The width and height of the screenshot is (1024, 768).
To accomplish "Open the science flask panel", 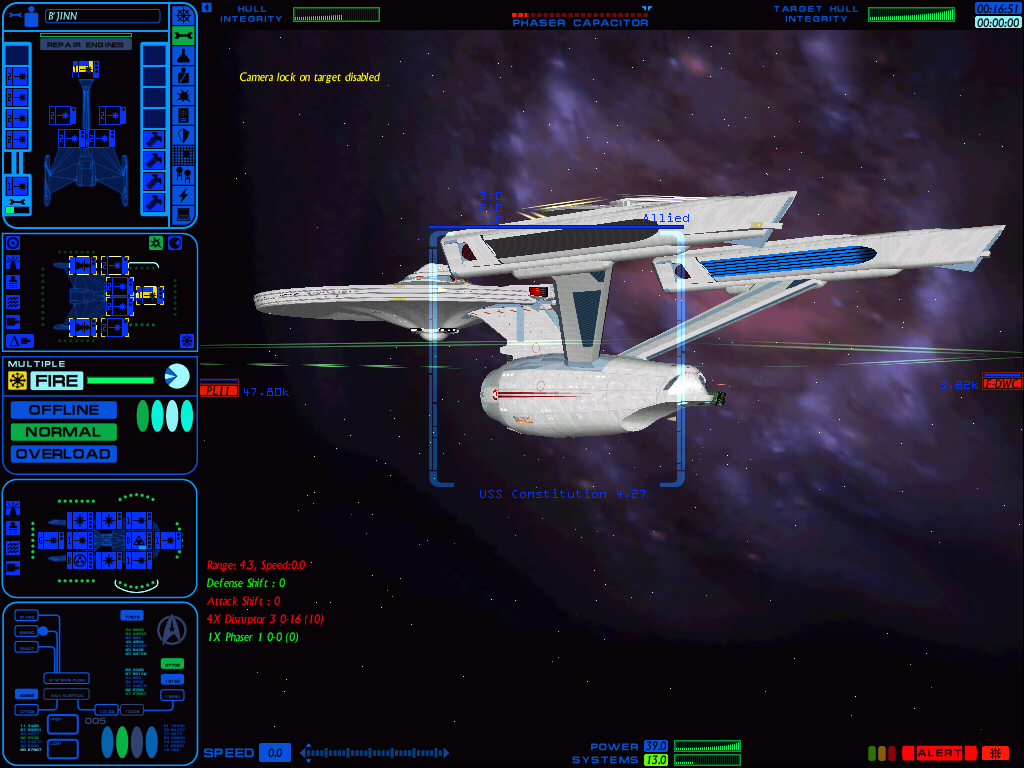I will [183, 56].
